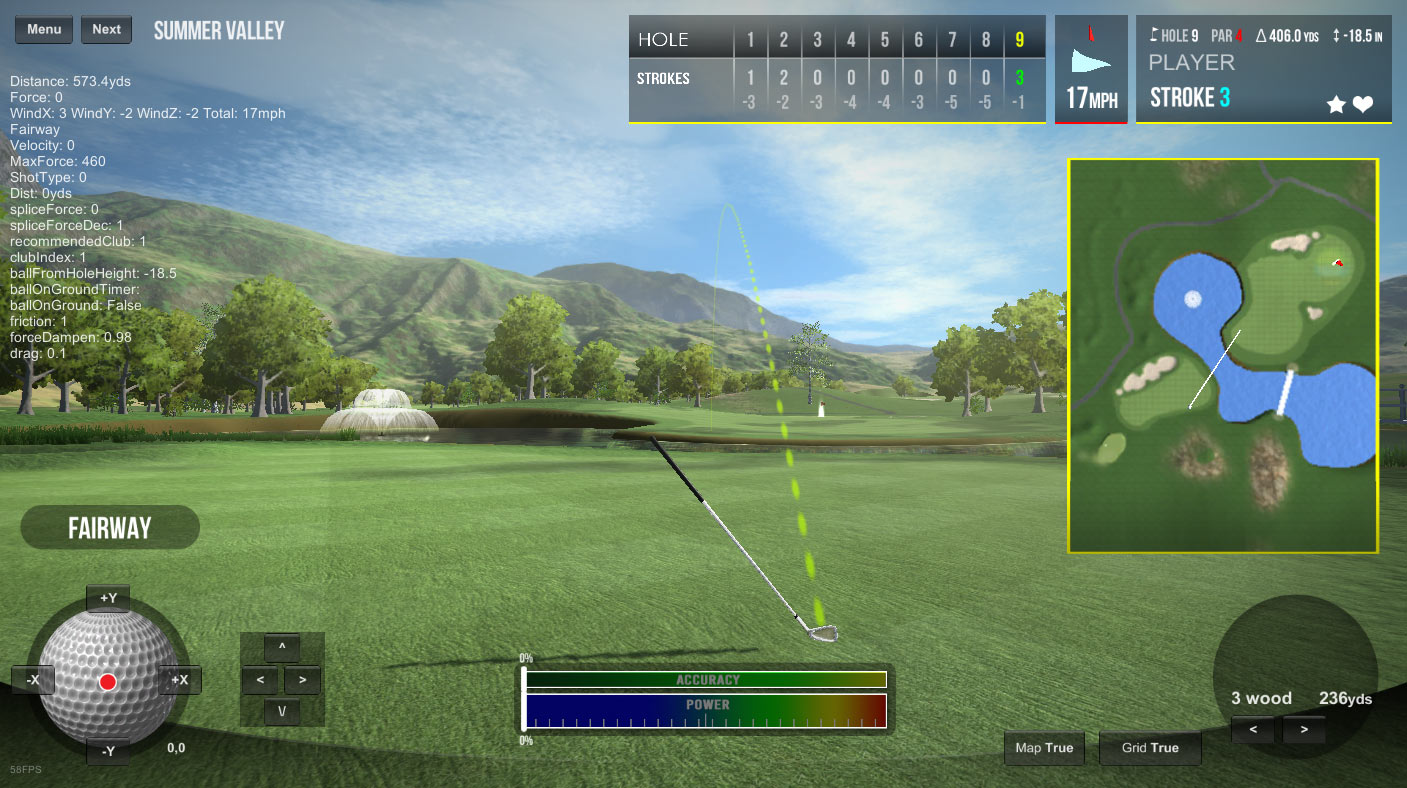Switch to the previous club
Image resolution: width=1407 pixels, height=788 pixels.
coord(1253,730)
